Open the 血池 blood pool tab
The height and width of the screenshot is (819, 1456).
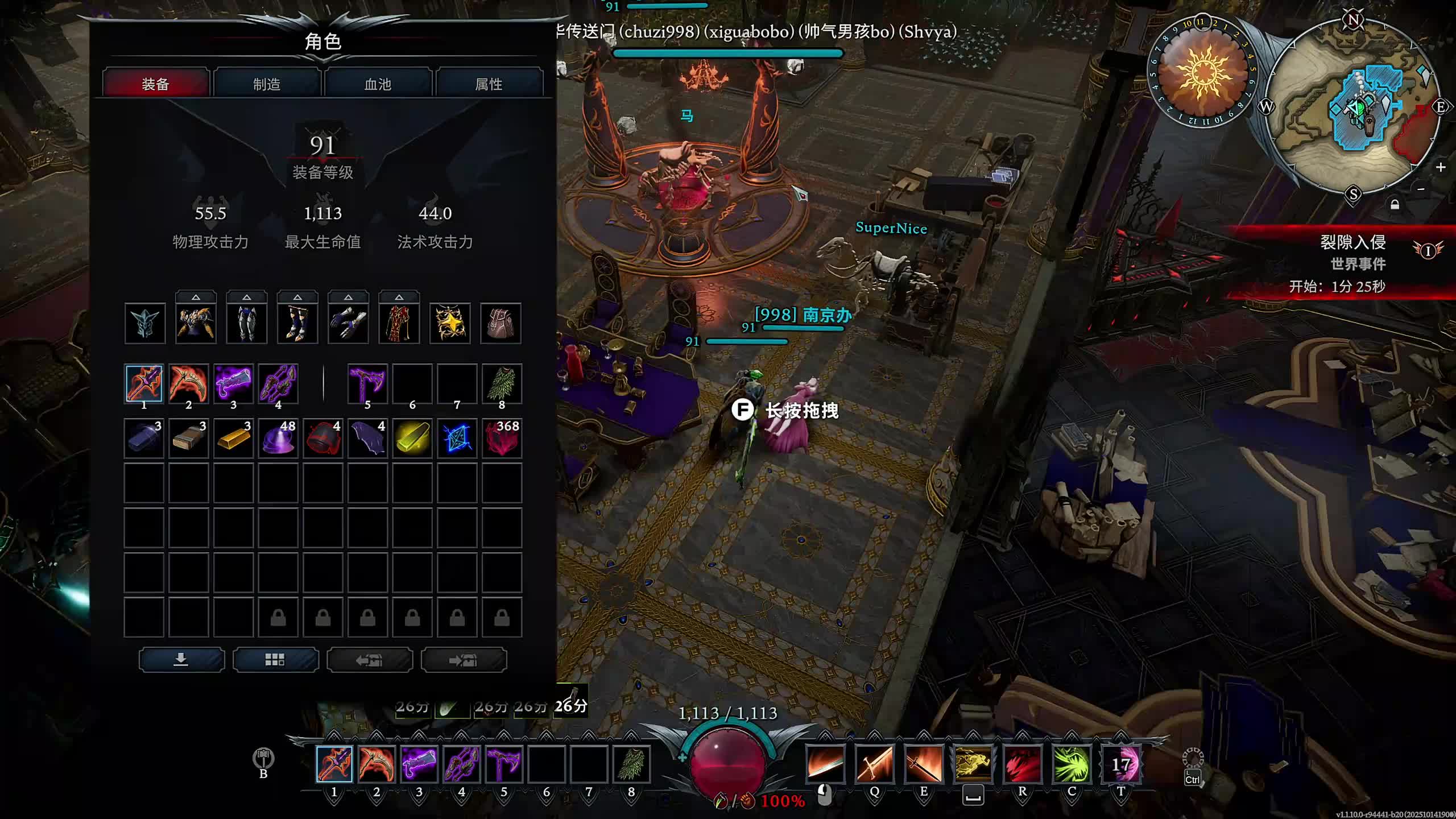[378, 84]
